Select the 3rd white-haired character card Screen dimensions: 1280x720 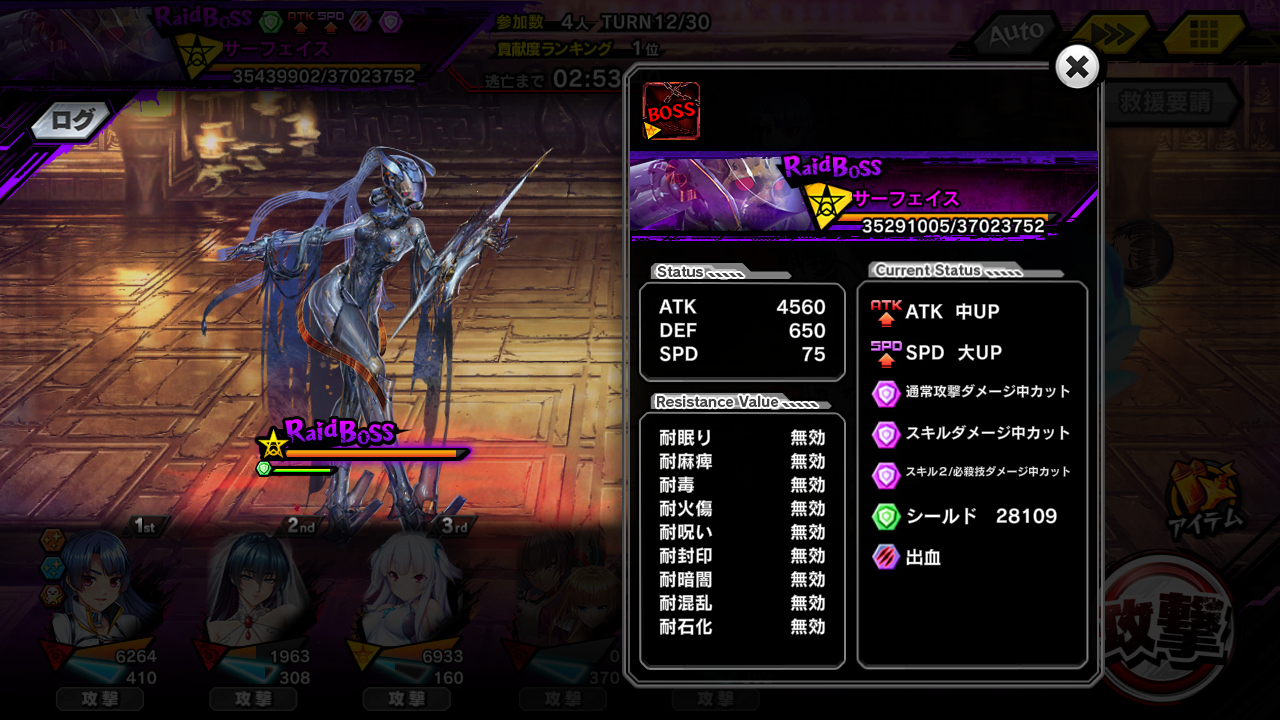pos(410,600)
